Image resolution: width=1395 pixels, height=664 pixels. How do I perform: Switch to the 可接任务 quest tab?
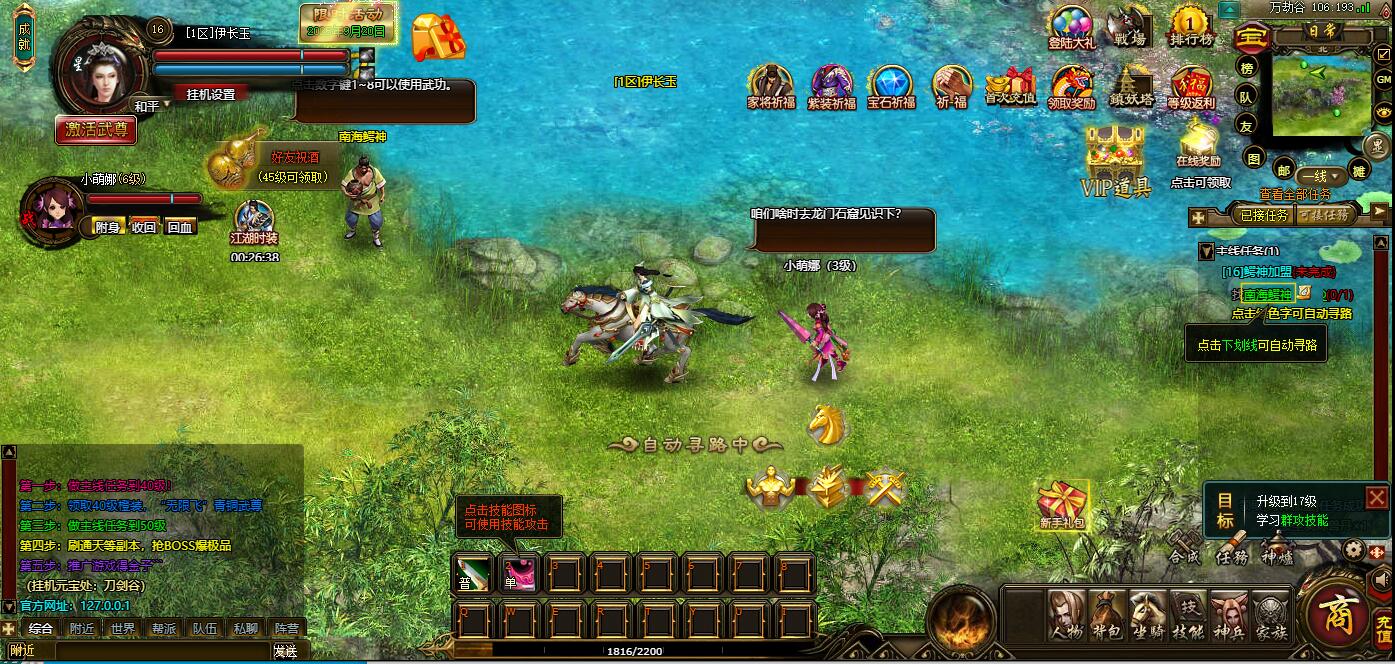pos(1326,214)
